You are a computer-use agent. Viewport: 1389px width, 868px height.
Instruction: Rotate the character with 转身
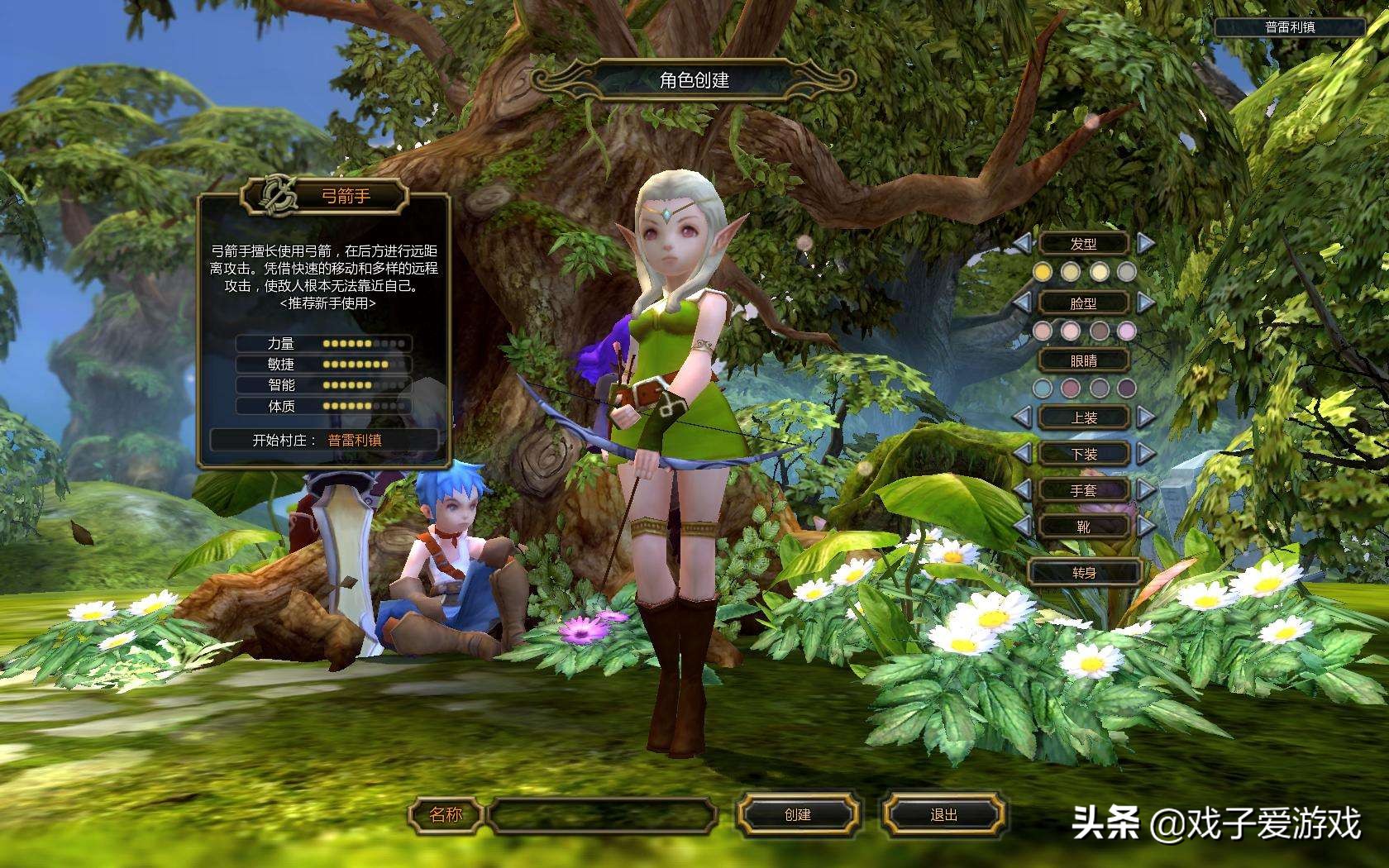click(1084, 572)
